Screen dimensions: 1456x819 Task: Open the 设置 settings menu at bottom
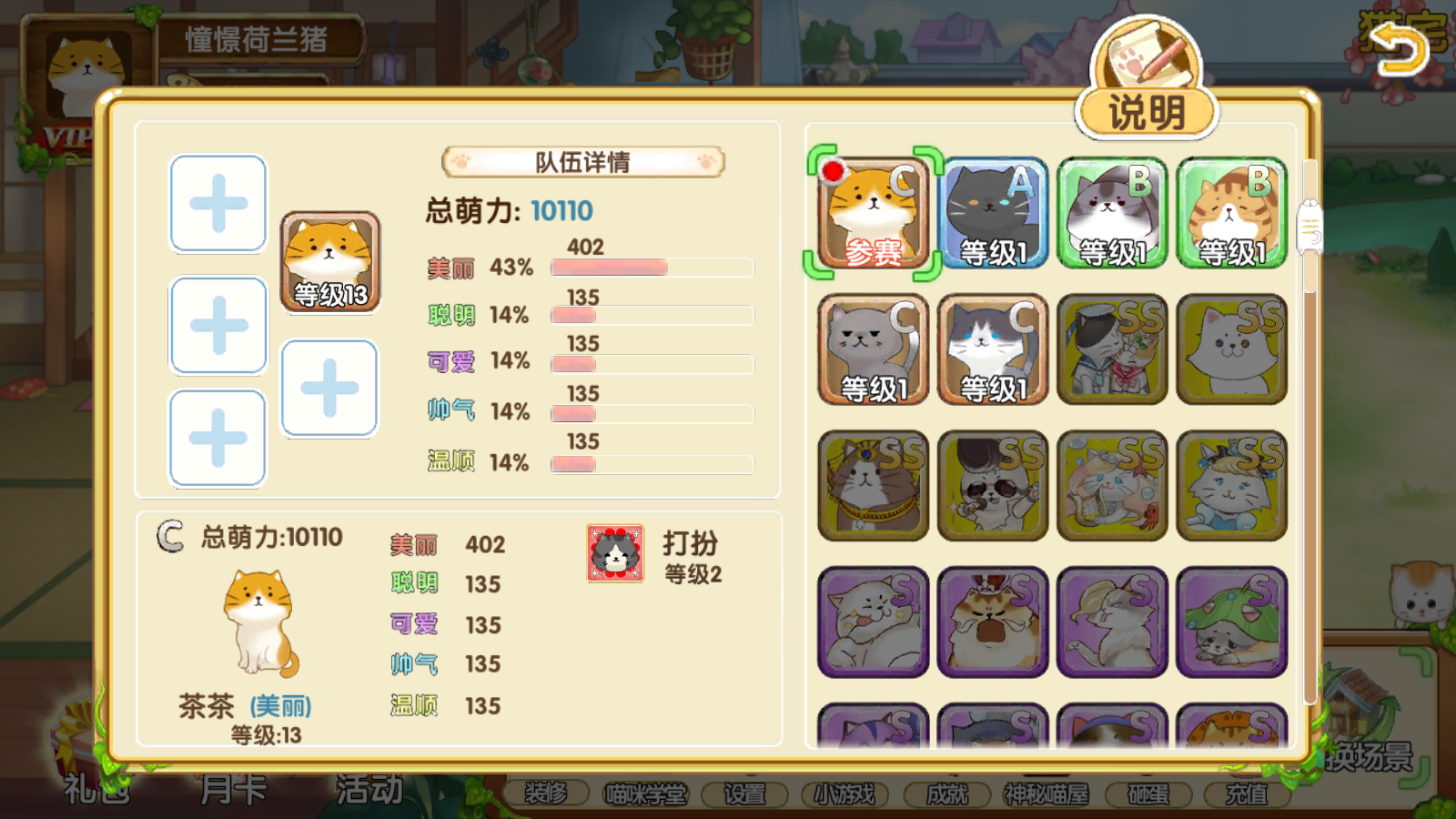coord(746,793)
